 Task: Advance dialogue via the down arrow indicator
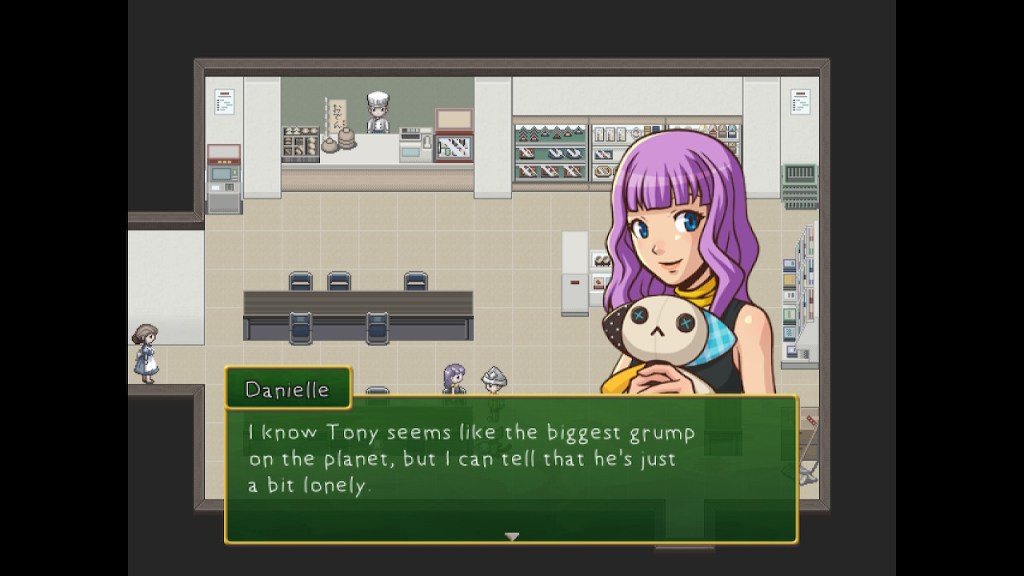pyautogui.click(x=512, y=537)
